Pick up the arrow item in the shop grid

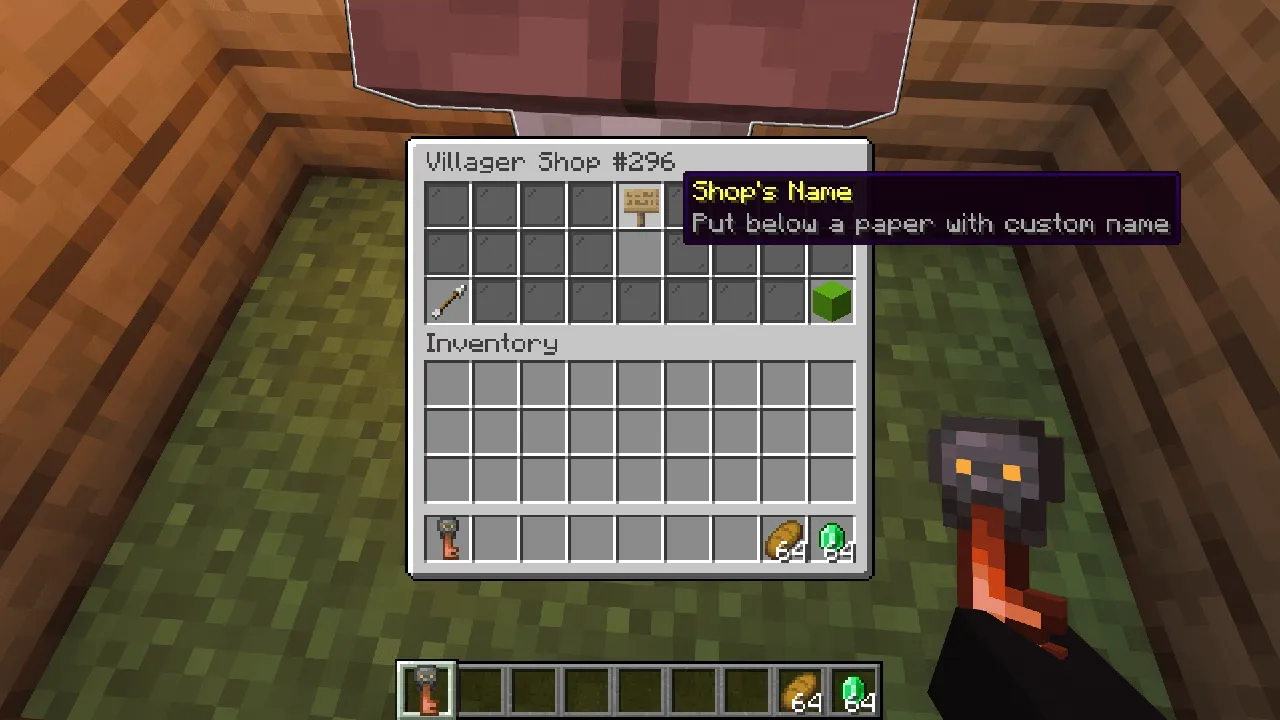coord(446,301)
